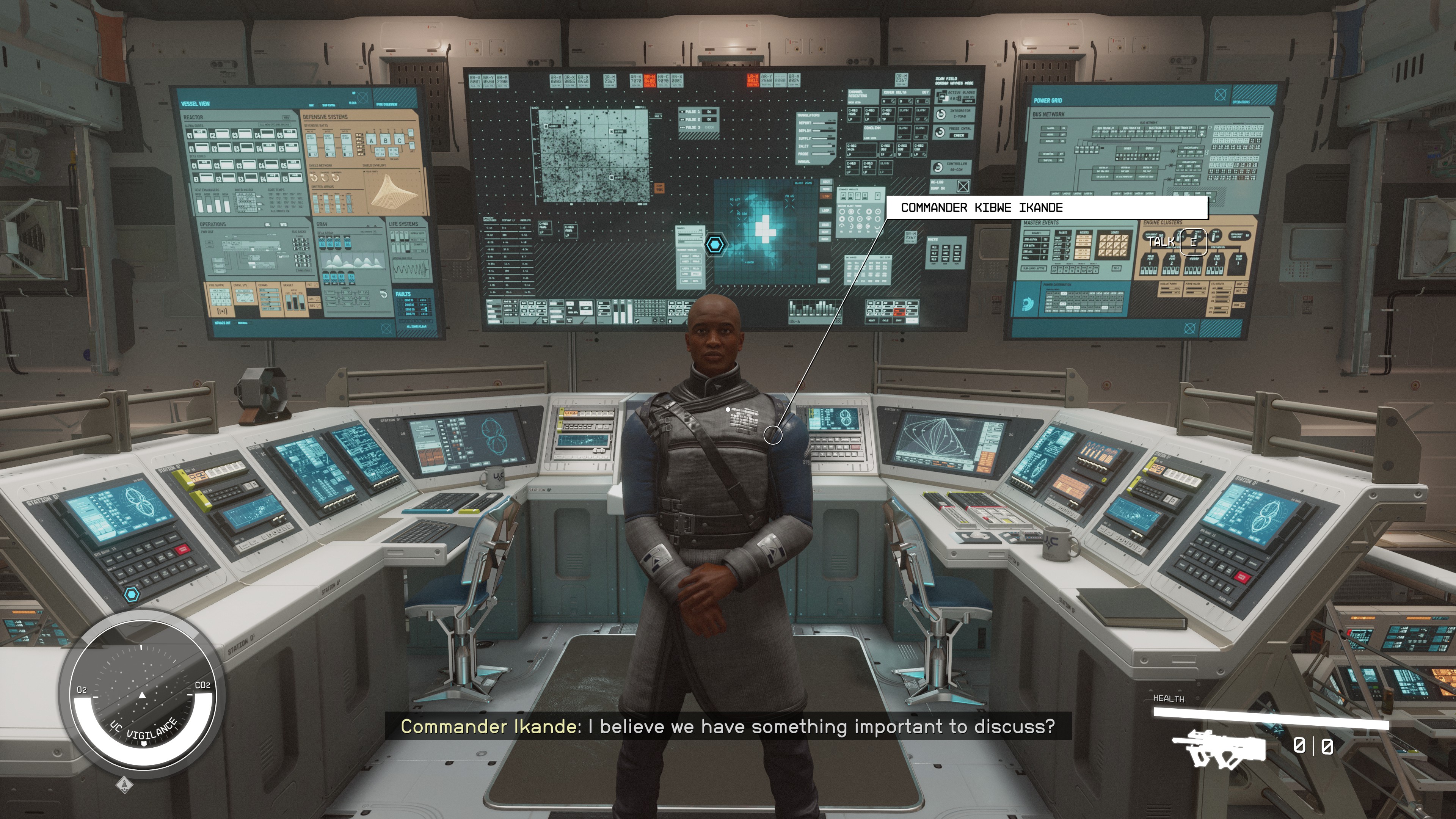Viewport: 1456px width, 819px height.
Task: Click the up-arrow expanders above the GRAV panel
Action: (372, 227)
